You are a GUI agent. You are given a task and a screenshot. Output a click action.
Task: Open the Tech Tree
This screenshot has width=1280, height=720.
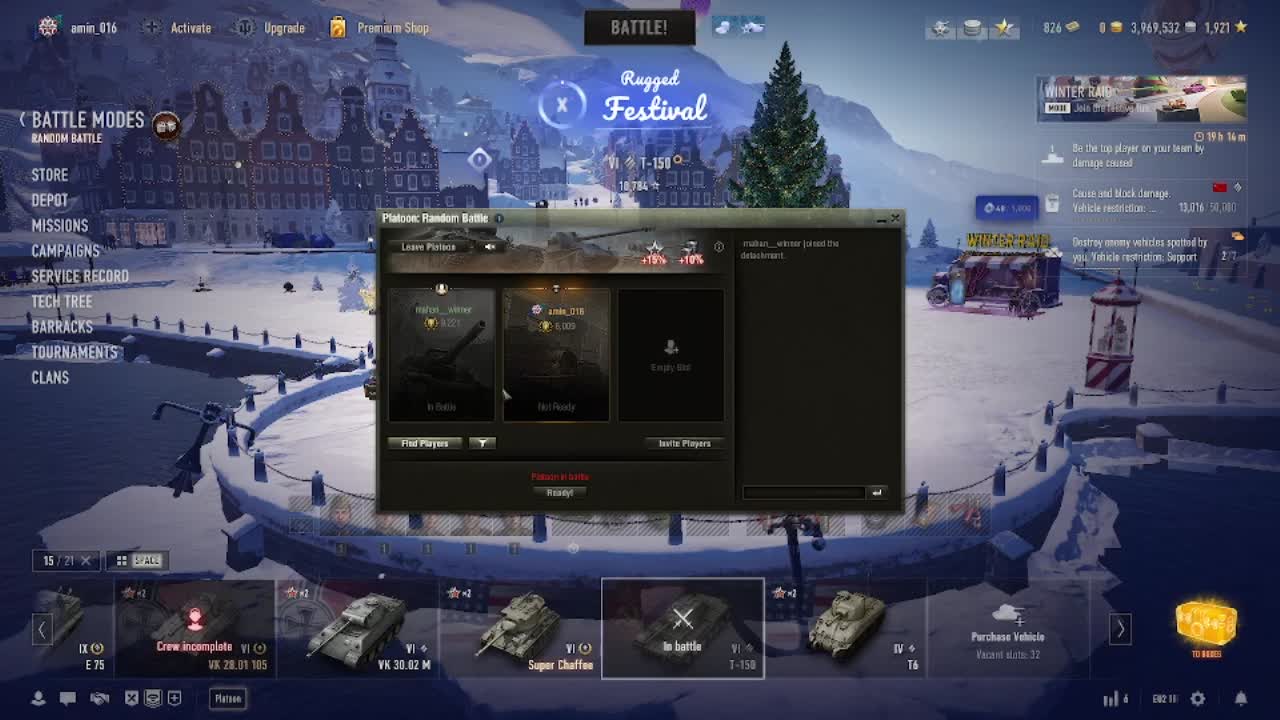coord(62,301)
